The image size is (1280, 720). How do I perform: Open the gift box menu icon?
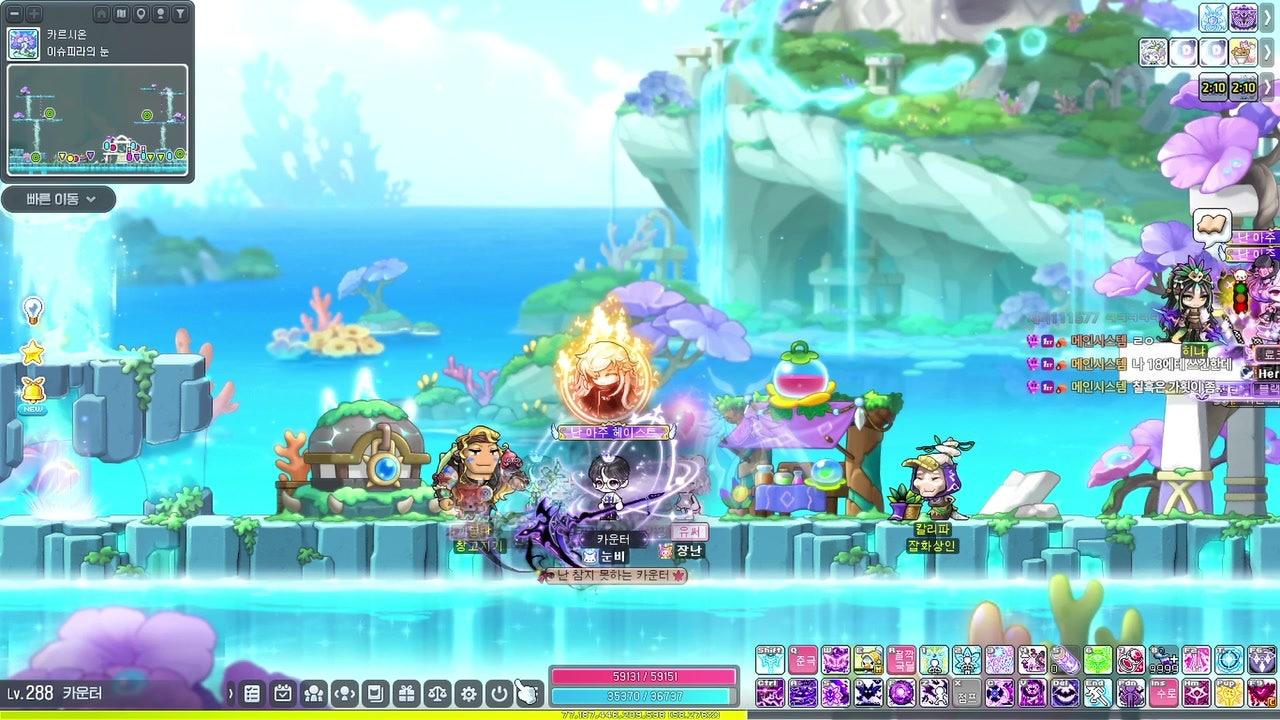coord(405,693)
